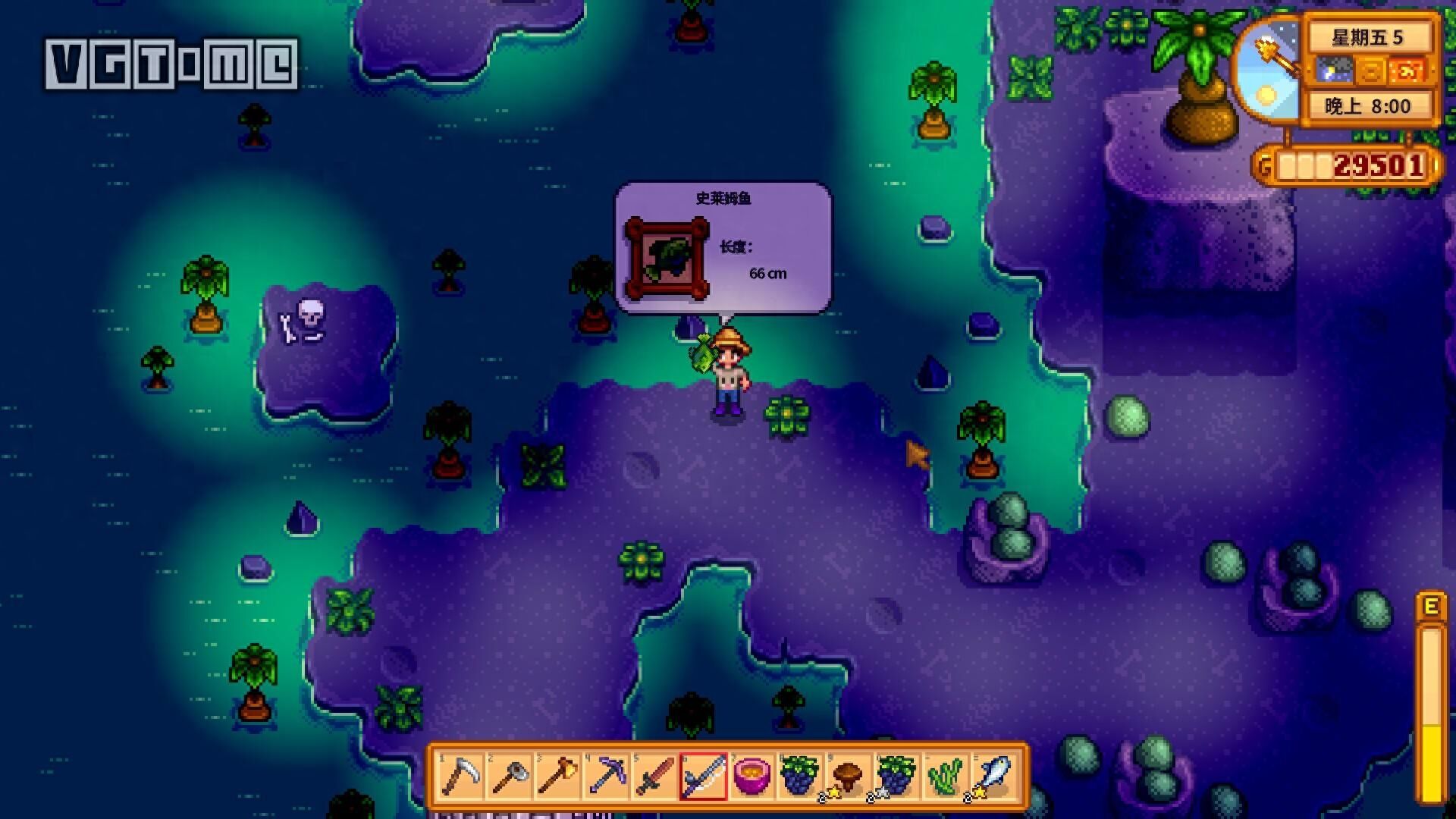Select the highlighted fishing rod slot
The width and height of the screenshot is (1456, 819).
click(704, 777)
